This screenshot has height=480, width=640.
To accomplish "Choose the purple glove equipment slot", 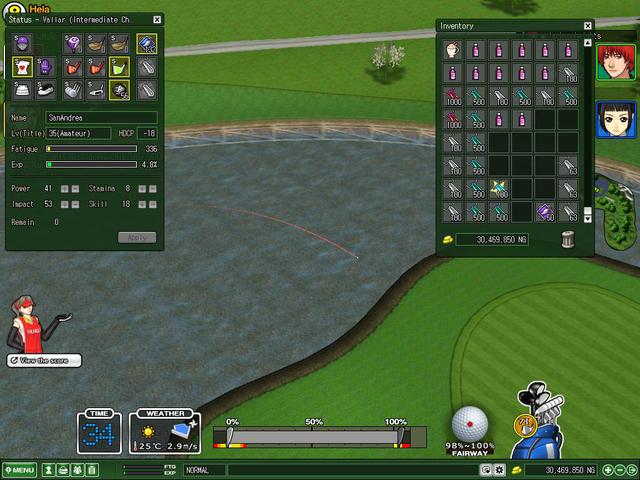I will [x=46, y=67].
